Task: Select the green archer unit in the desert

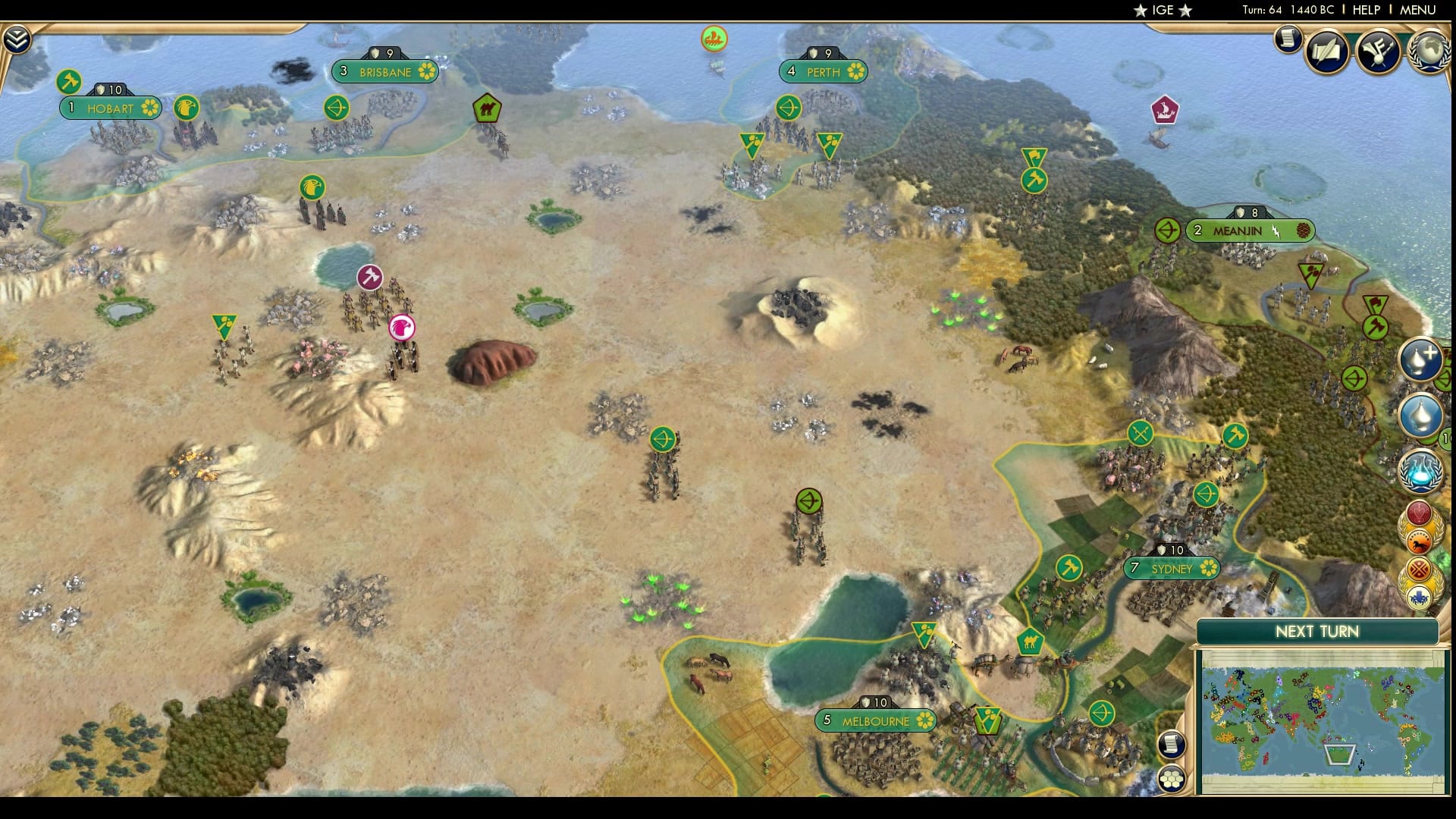Action: 662,438
